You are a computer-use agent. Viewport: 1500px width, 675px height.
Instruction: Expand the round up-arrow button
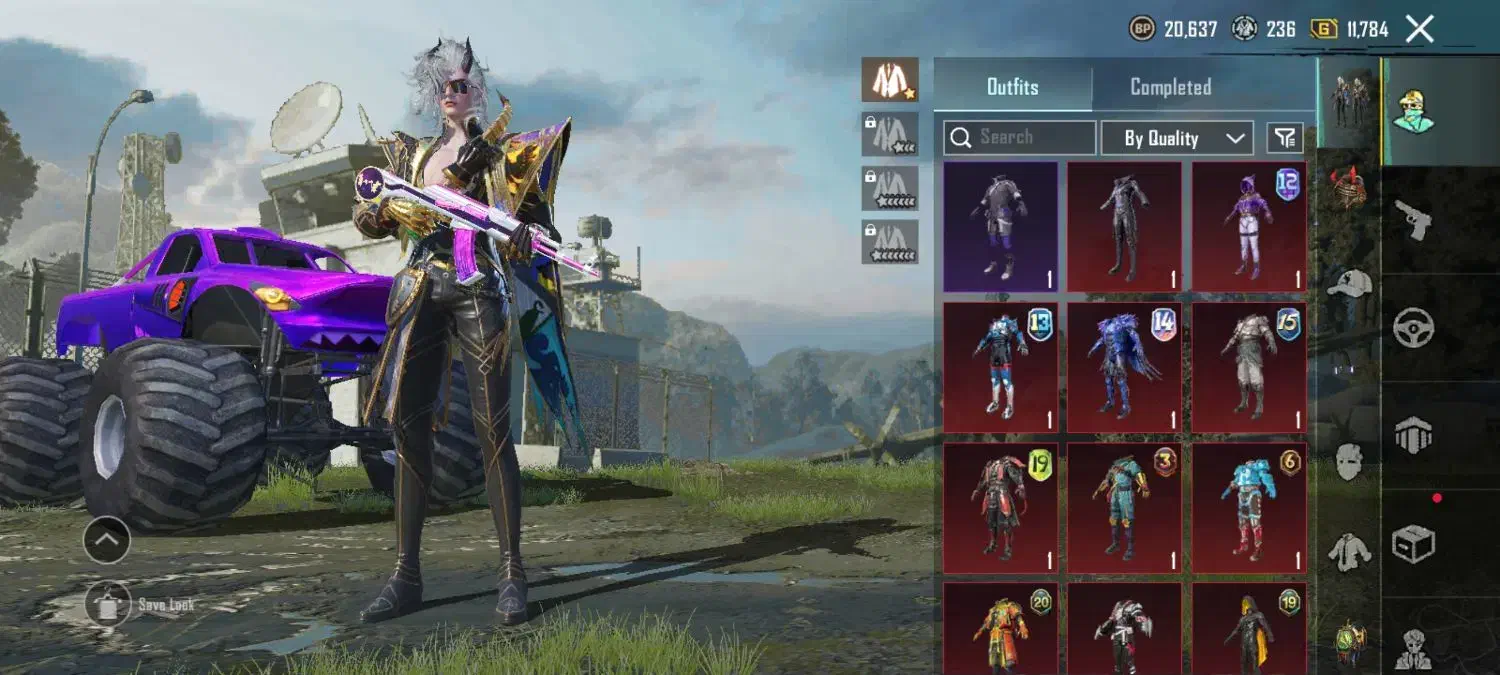pos(106,541)
